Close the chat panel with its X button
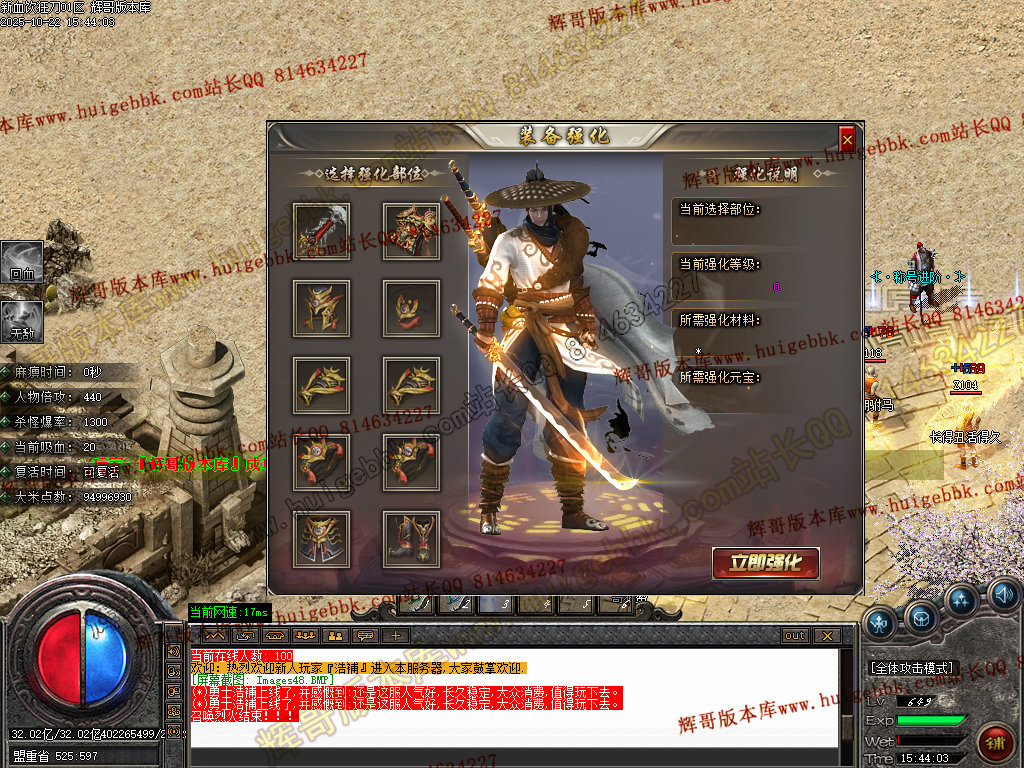 coord(826,635)
